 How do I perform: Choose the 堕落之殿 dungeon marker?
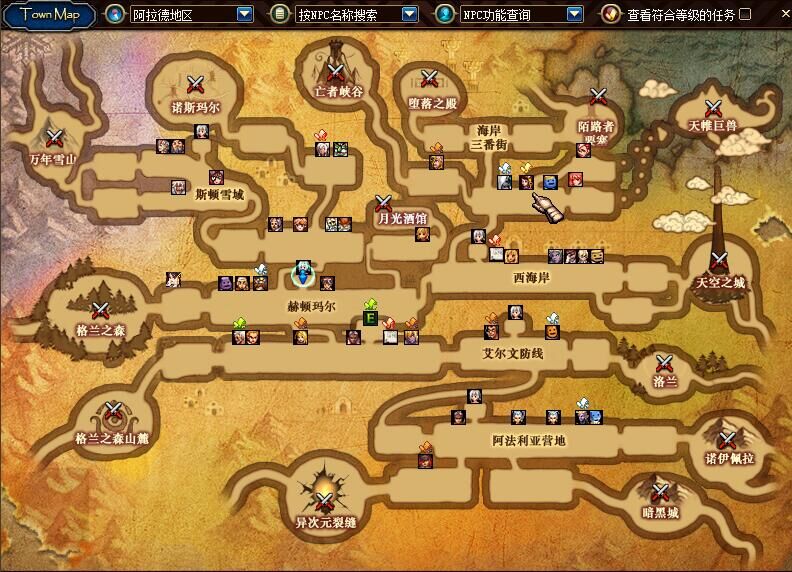coord(430,79)
